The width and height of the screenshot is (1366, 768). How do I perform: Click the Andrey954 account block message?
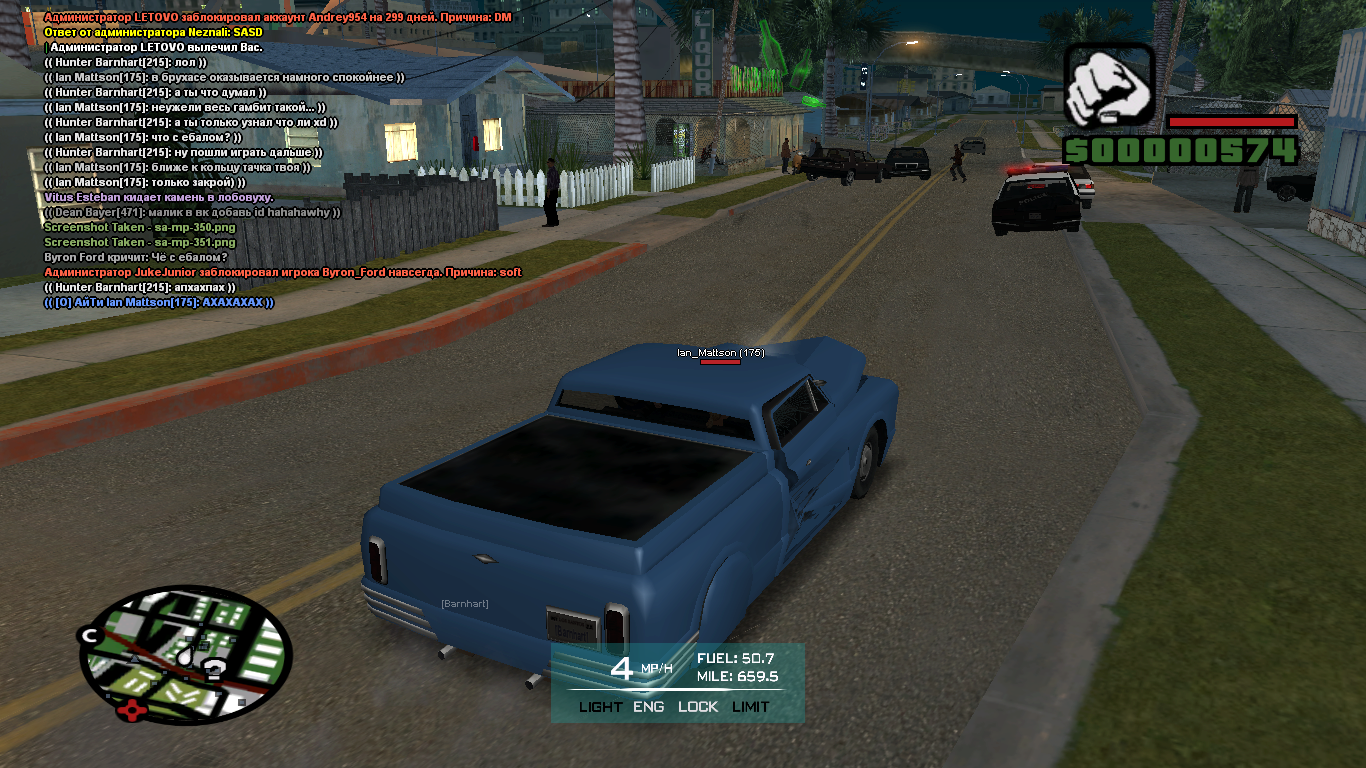point(278,18)
